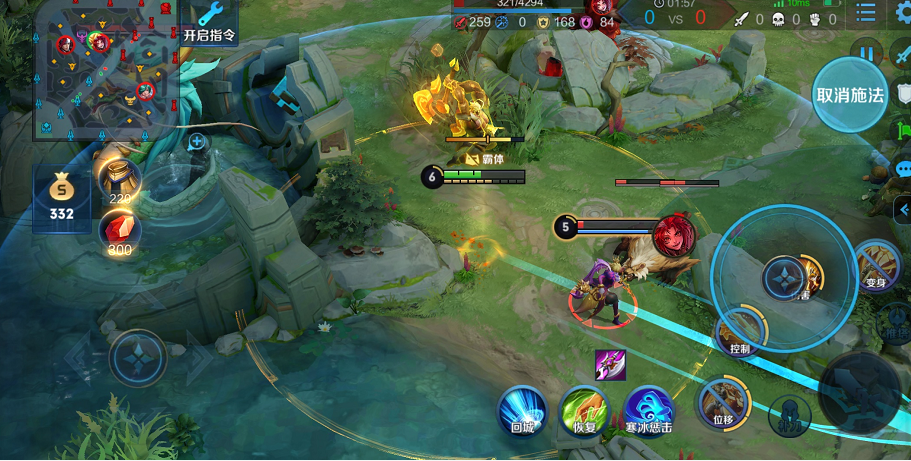Activate the 变身 transform ultimate
This screenshot has width=911, height=461.
pos(877,264)
